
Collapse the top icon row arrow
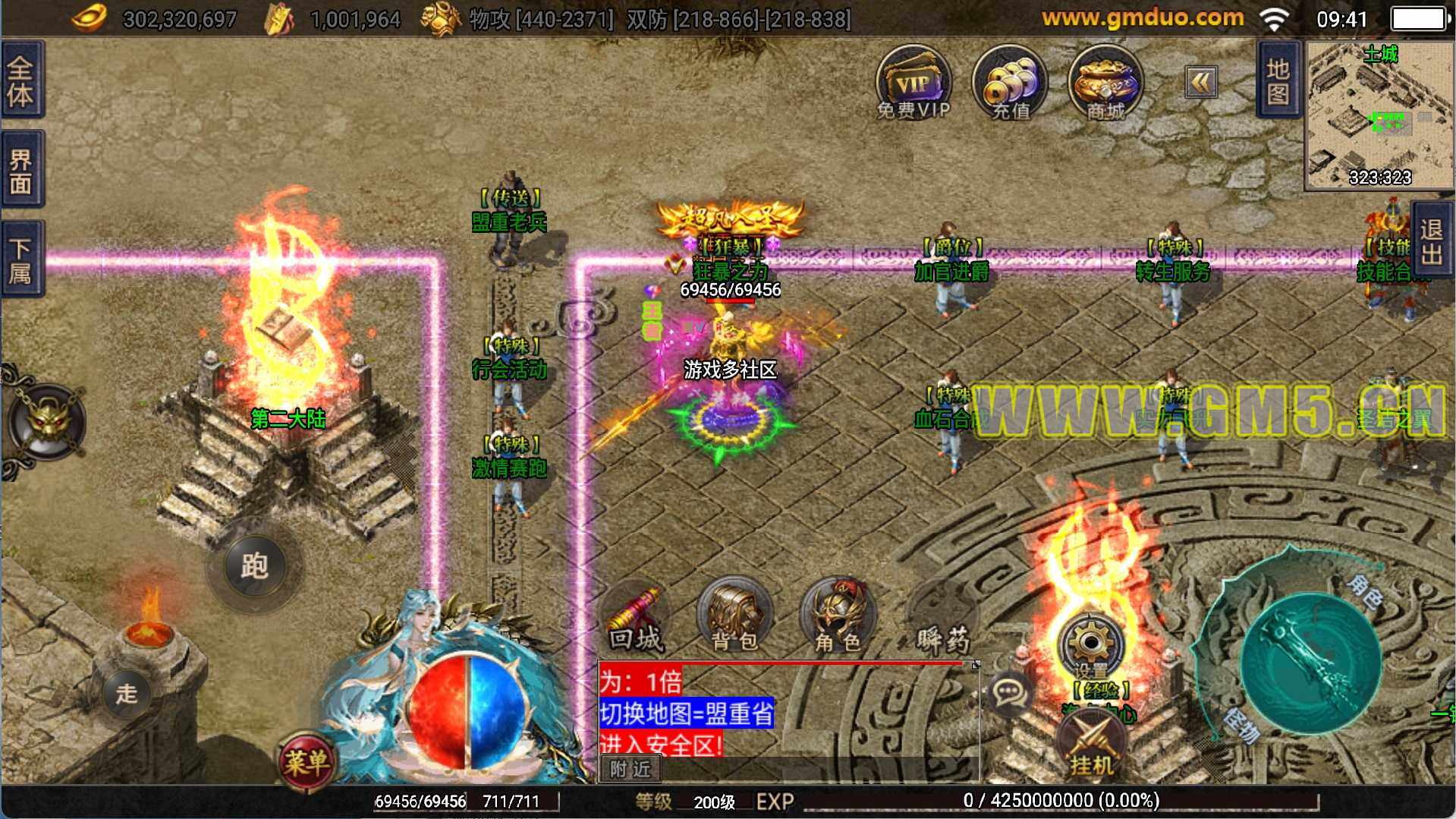click(x=1201, y=82)
